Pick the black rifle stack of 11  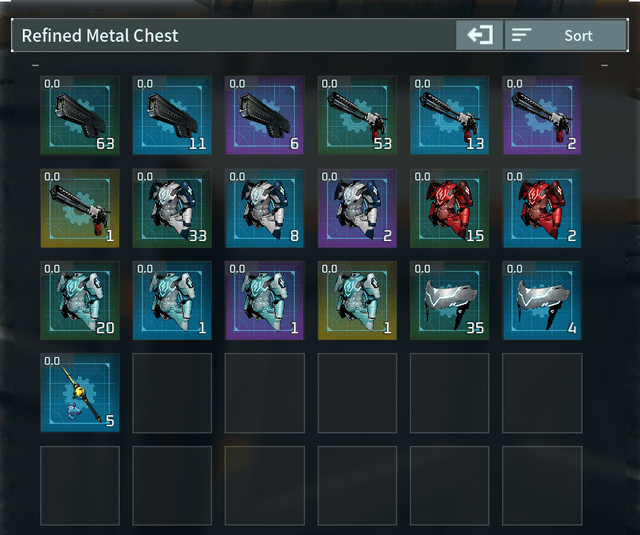point(172,115)
